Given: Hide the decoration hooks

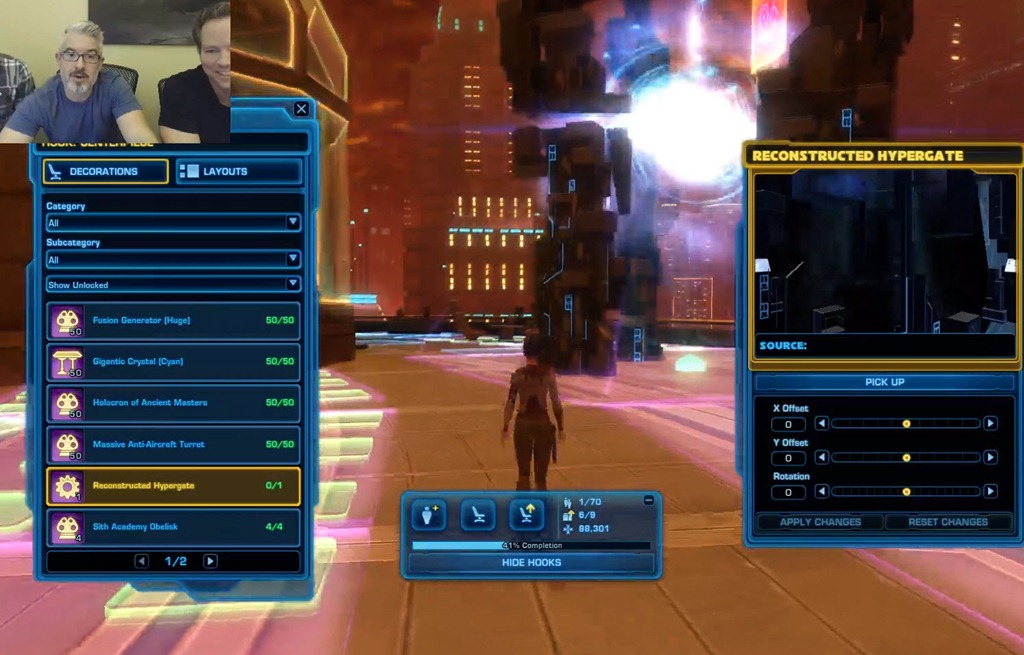Looking at the screenshot, I should 531,563.
